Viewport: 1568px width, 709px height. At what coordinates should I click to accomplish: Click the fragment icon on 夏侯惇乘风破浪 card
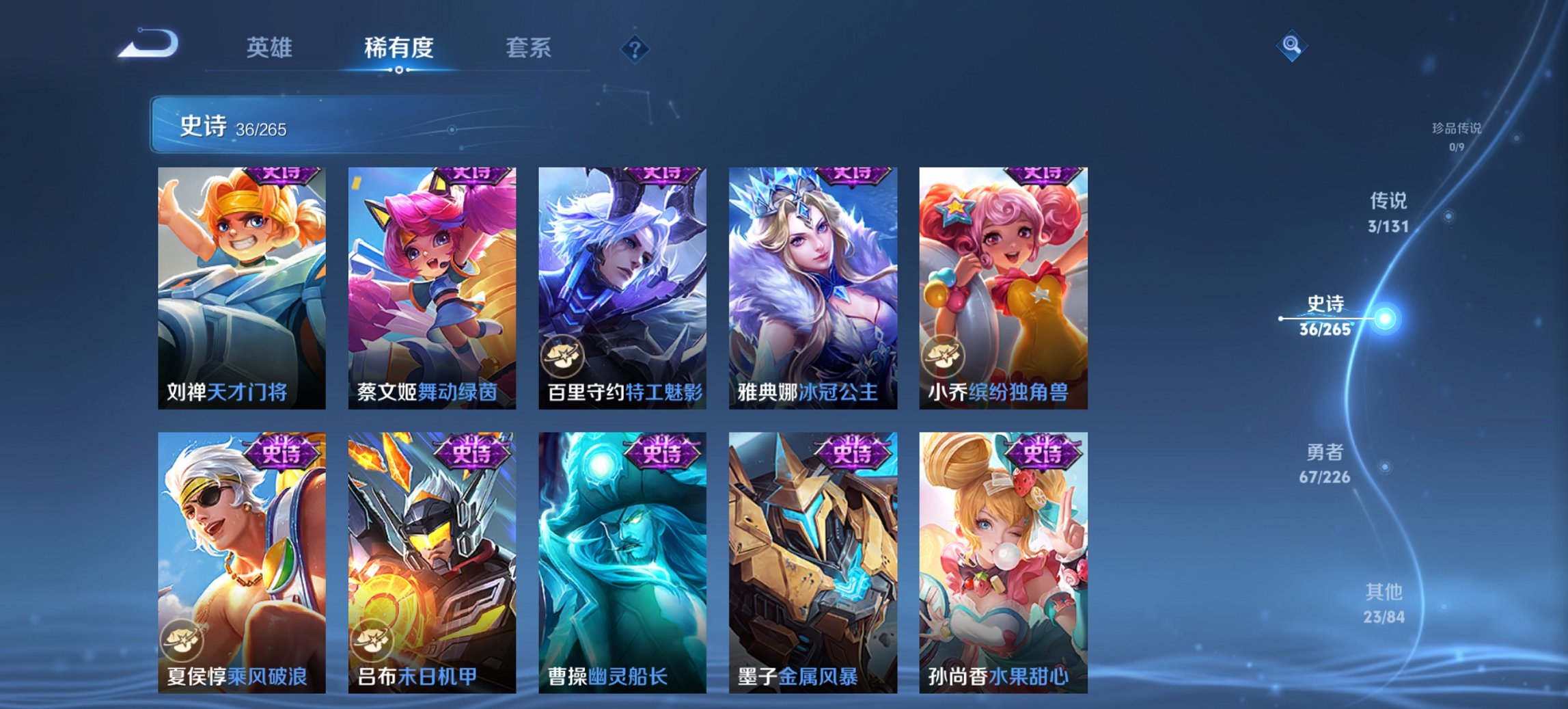coord(182,640)
